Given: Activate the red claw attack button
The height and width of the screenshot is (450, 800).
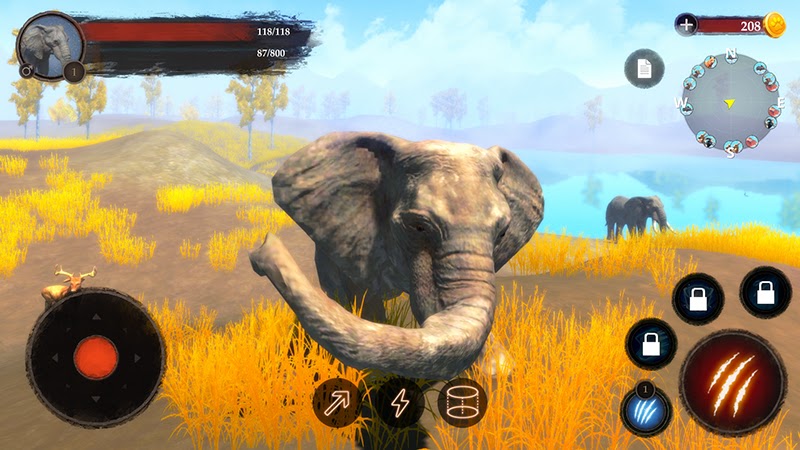Looking at the screenshot, I should [731, 381].
